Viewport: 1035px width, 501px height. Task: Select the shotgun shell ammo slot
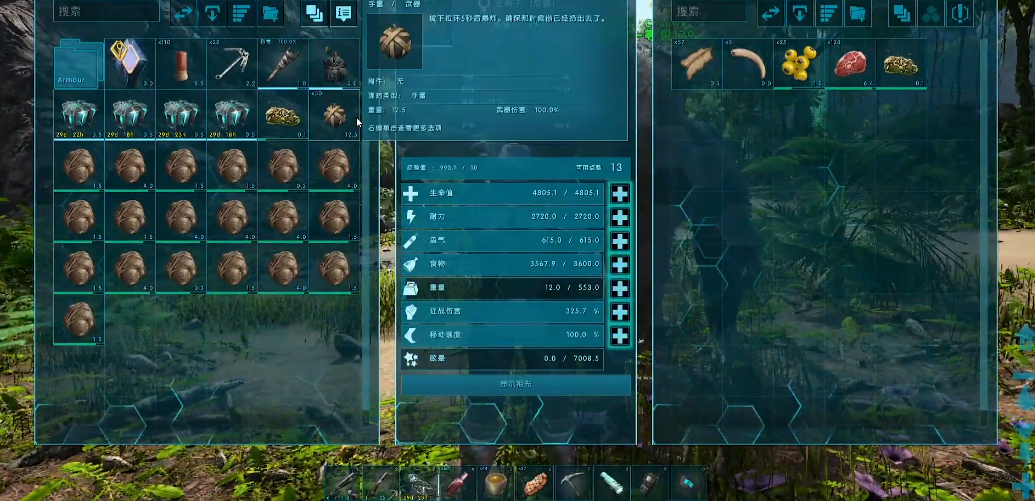click(181, 65)
